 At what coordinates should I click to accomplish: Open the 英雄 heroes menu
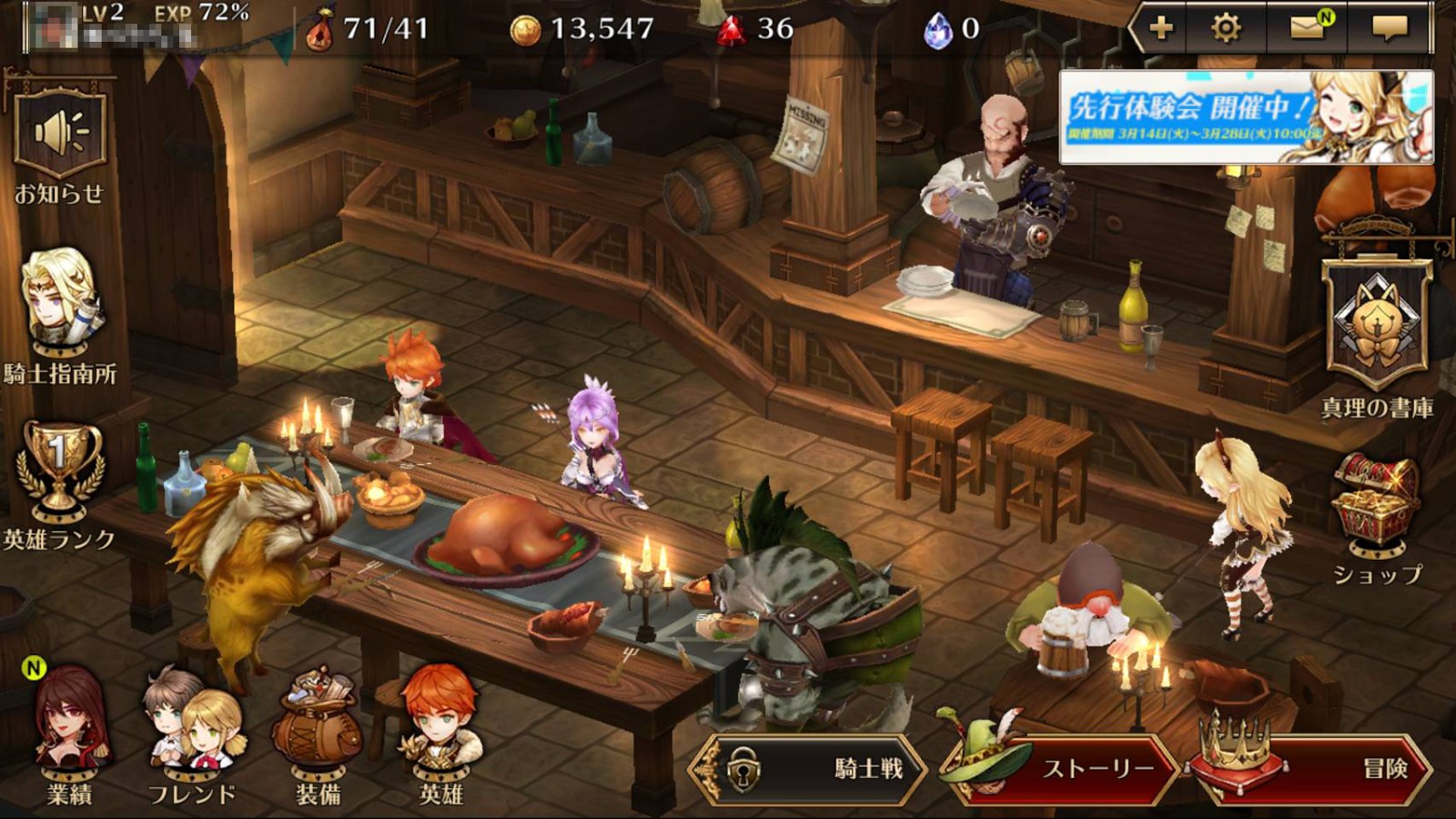[441, 733]
